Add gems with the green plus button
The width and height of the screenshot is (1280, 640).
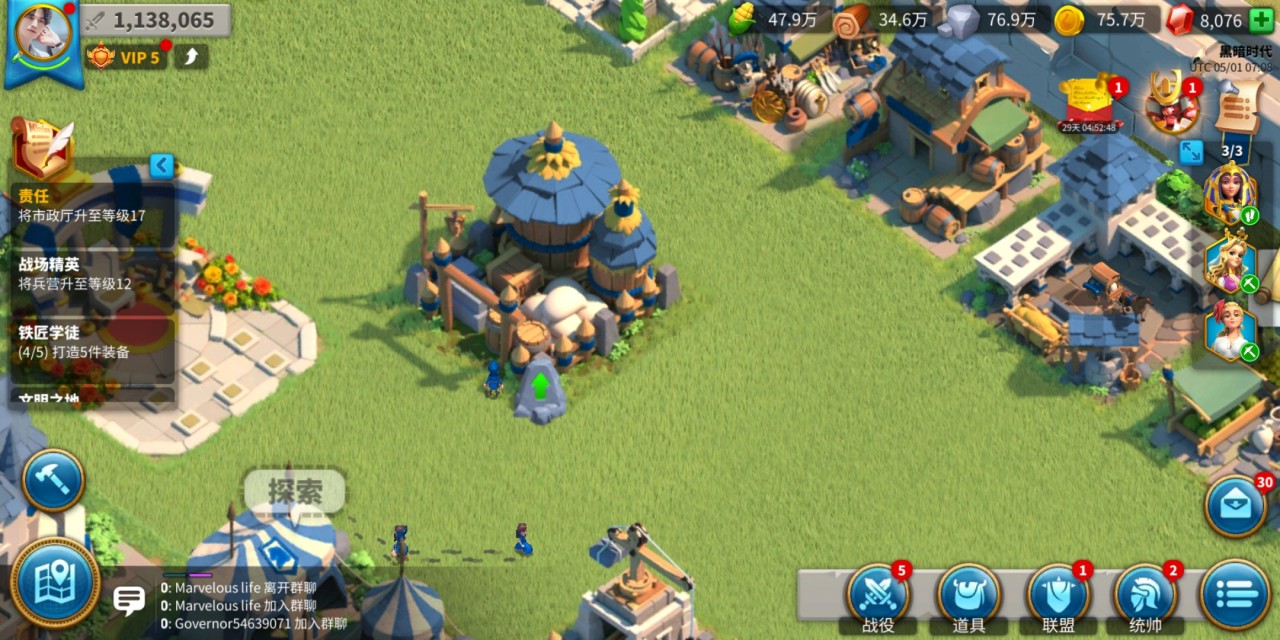pos(1261,20)
